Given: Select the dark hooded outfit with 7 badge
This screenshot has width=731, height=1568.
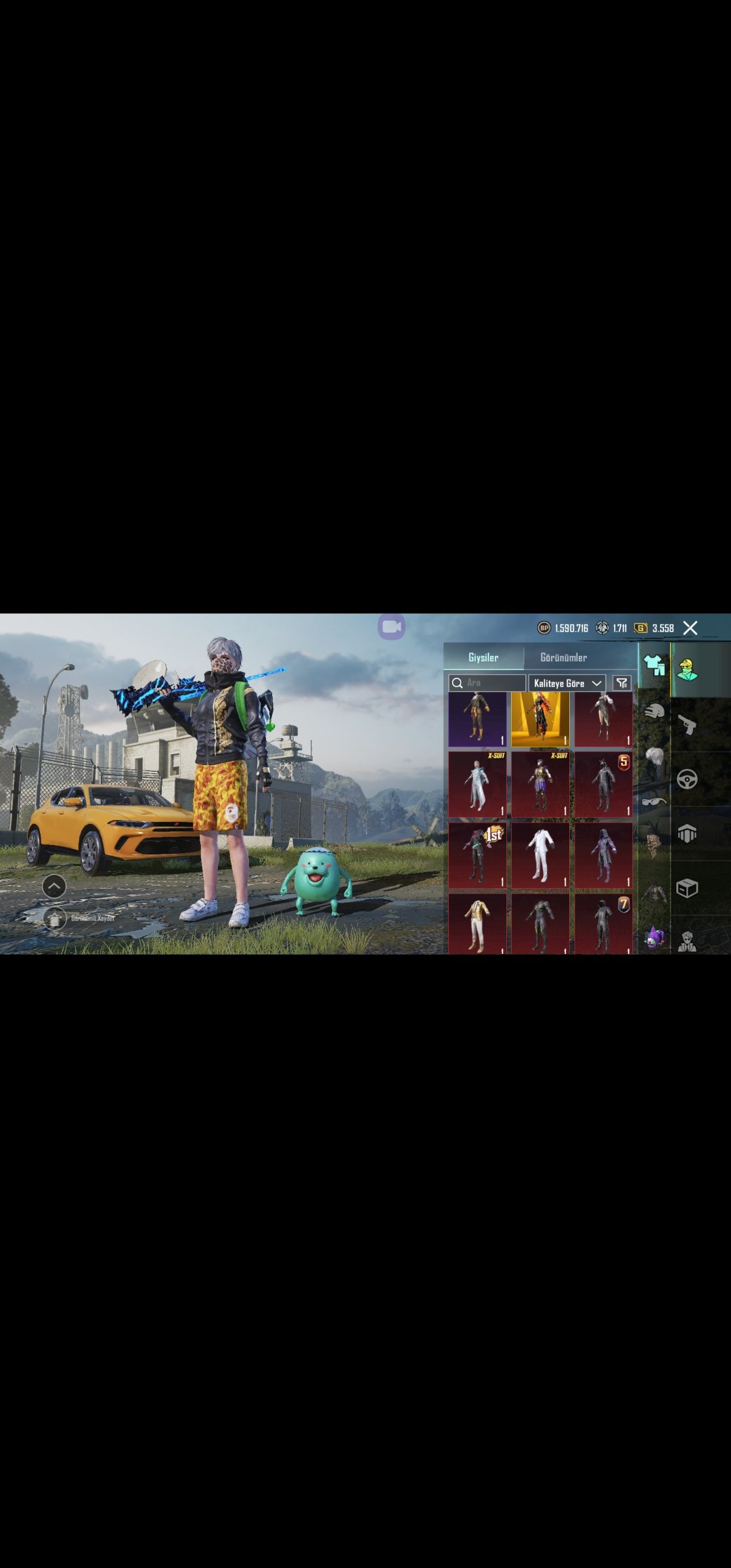Looking at the screenshot, I should [603, 924].
